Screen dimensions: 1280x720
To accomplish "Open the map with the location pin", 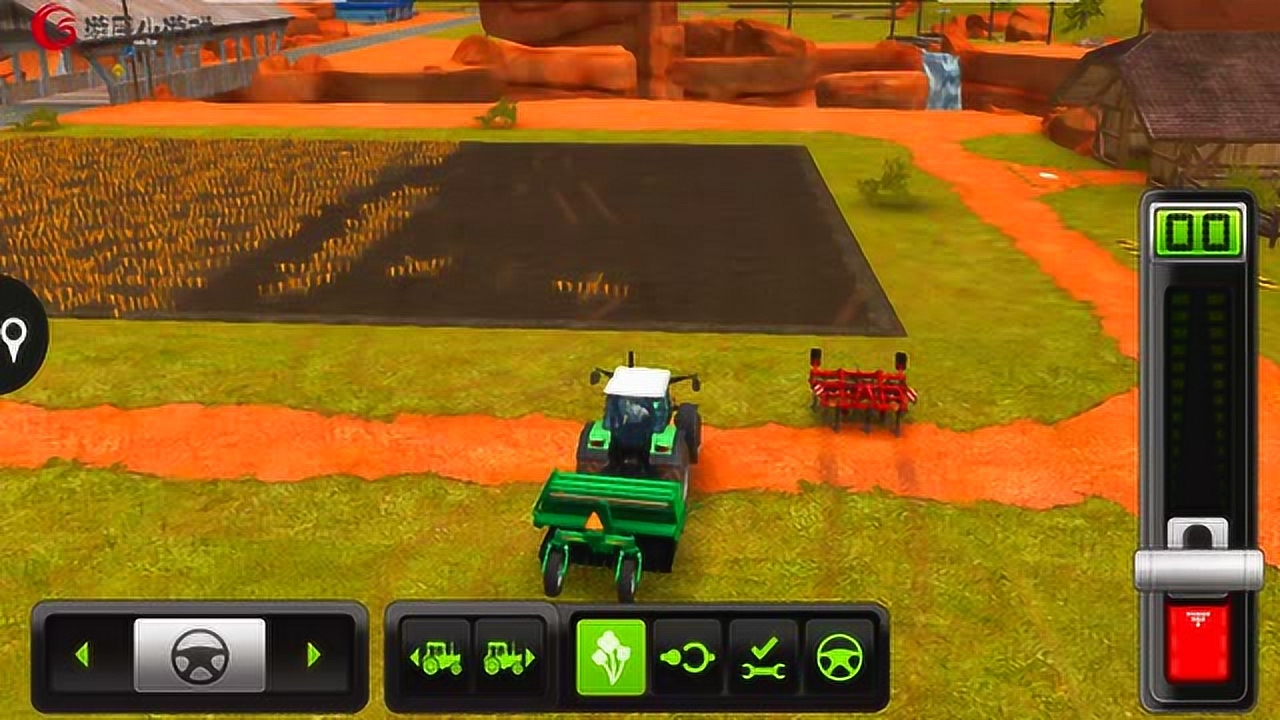I will [14, 337].
